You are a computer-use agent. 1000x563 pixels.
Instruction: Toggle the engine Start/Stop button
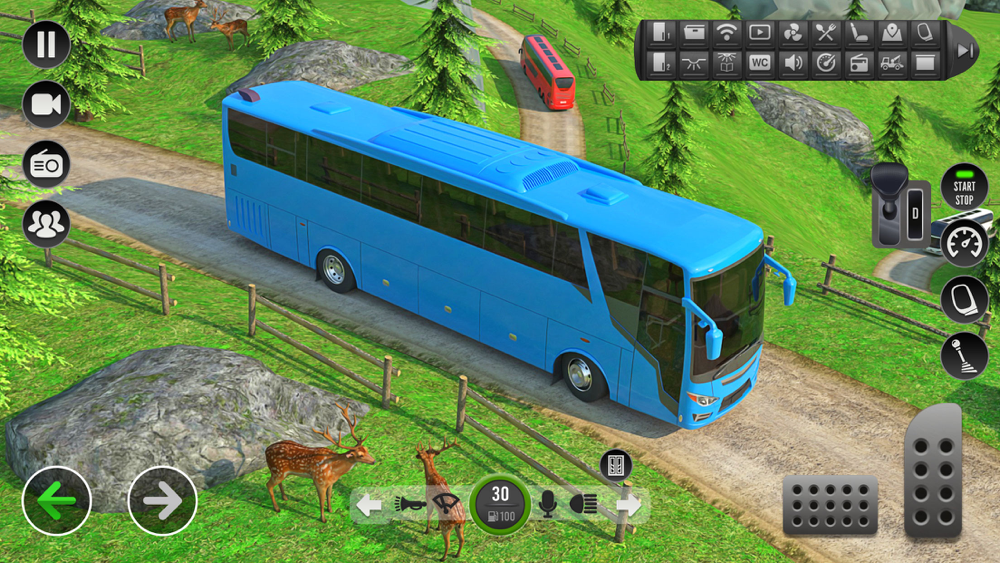(x=964, y=187)
